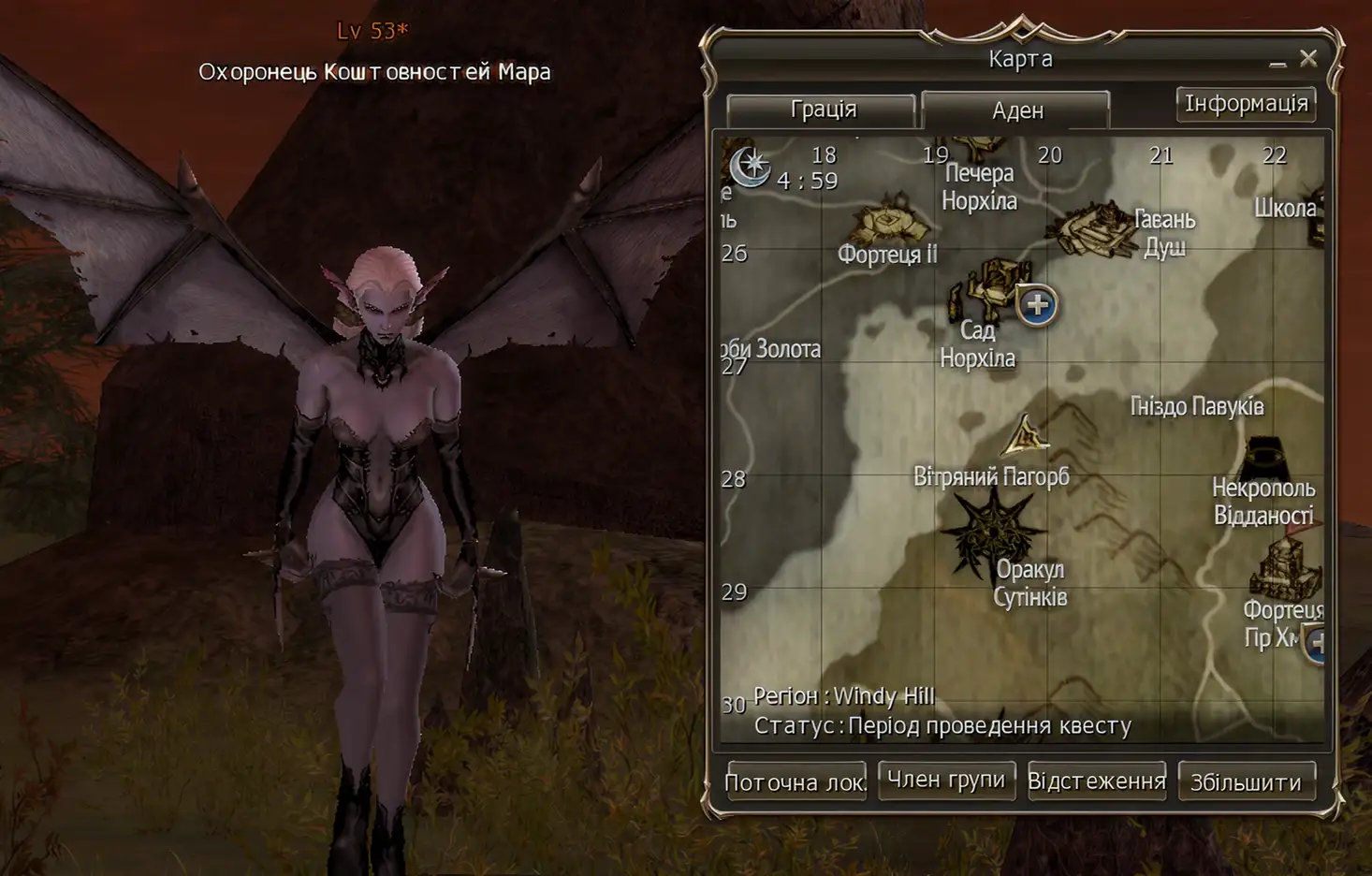The image size is (1372, 876).
Task: Click the Печера Норхіла castle icon
Action: [x=975, y=145]
